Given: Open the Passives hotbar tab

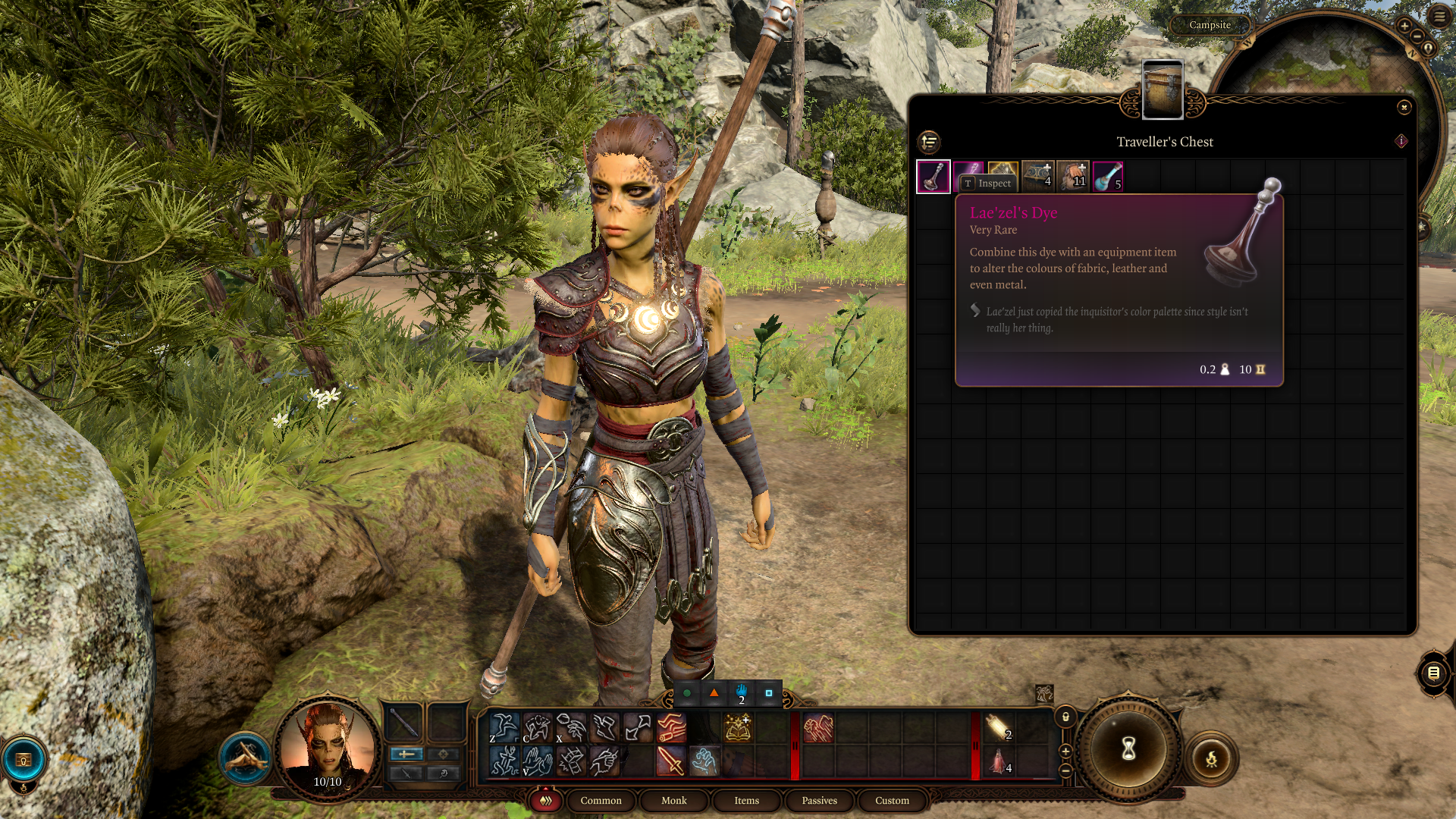Looking at the screenshot, I should tap(819, 801).
